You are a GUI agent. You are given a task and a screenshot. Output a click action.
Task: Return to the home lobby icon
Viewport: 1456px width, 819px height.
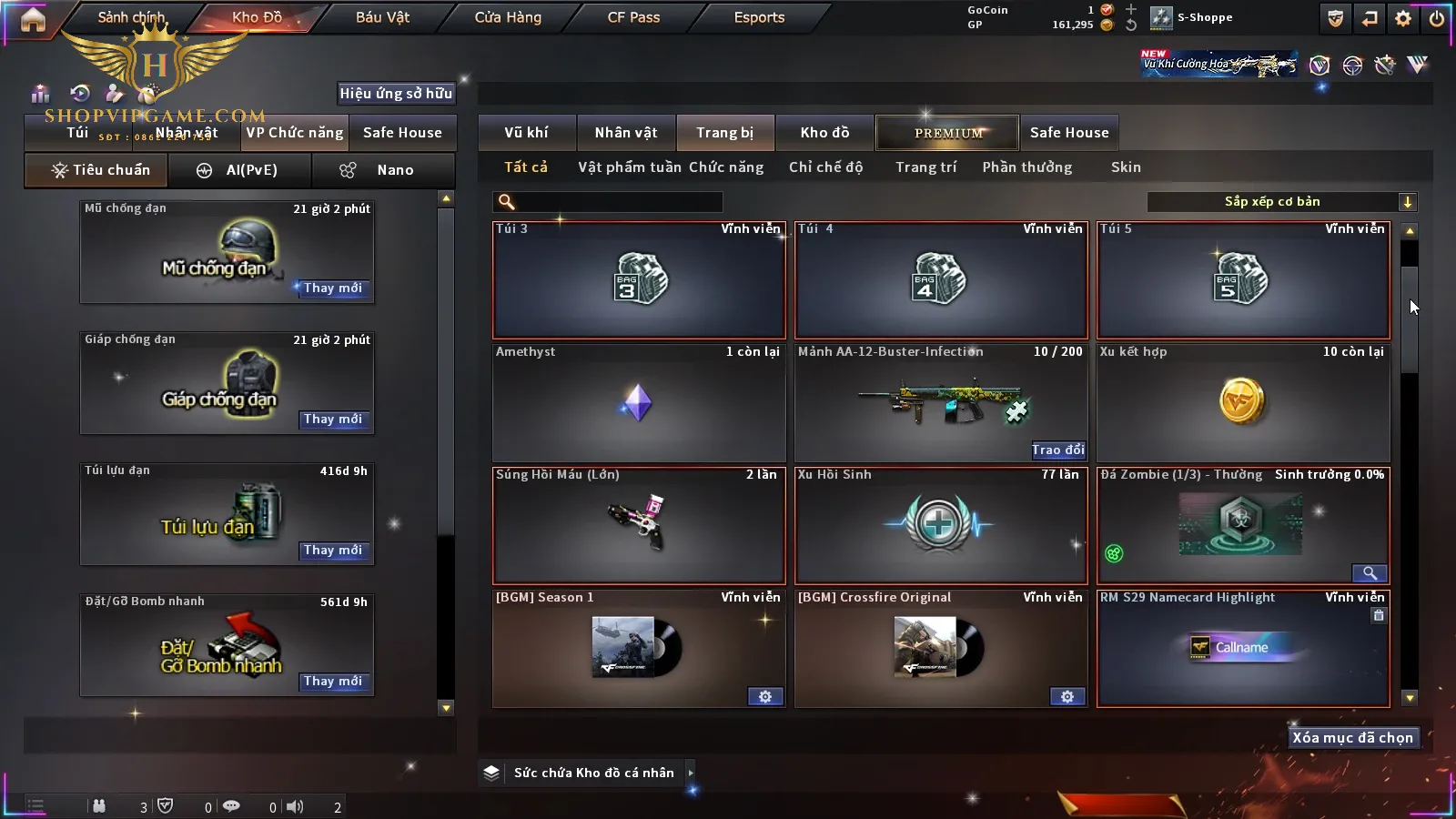tap(33, 19)
